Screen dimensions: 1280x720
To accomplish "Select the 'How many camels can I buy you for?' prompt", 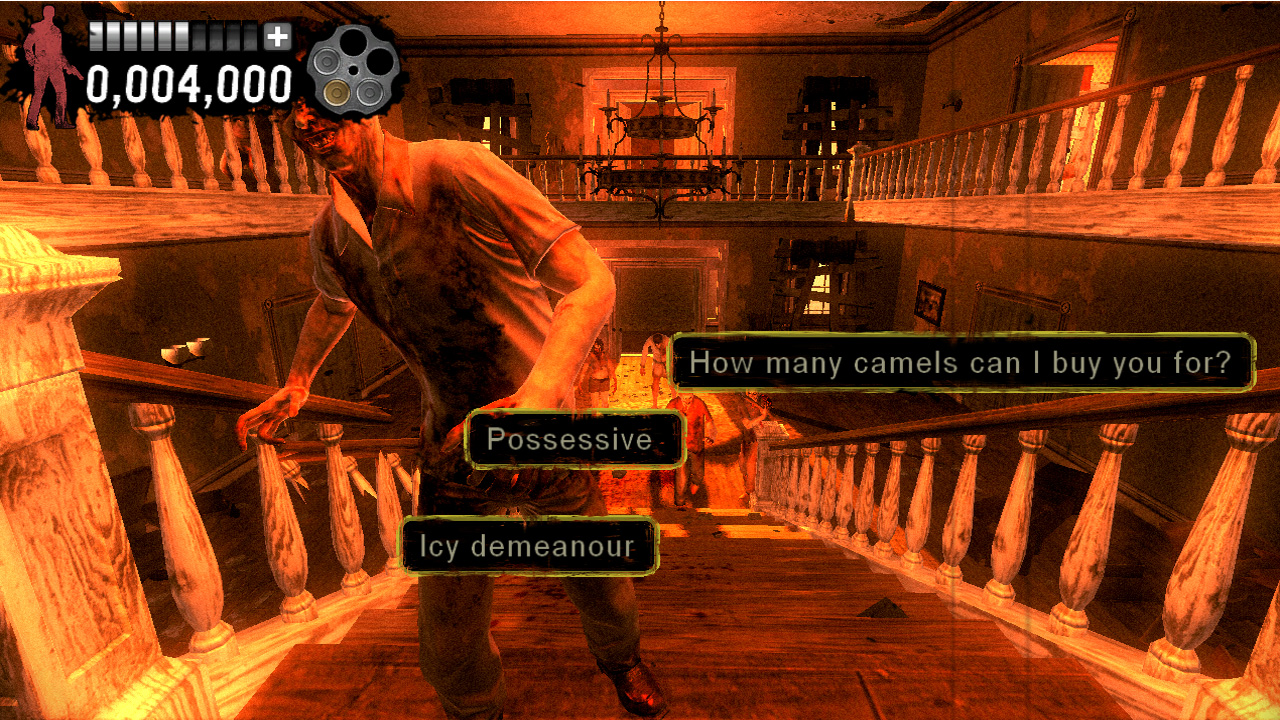I will pyautogui.click(x=963, y=363).
